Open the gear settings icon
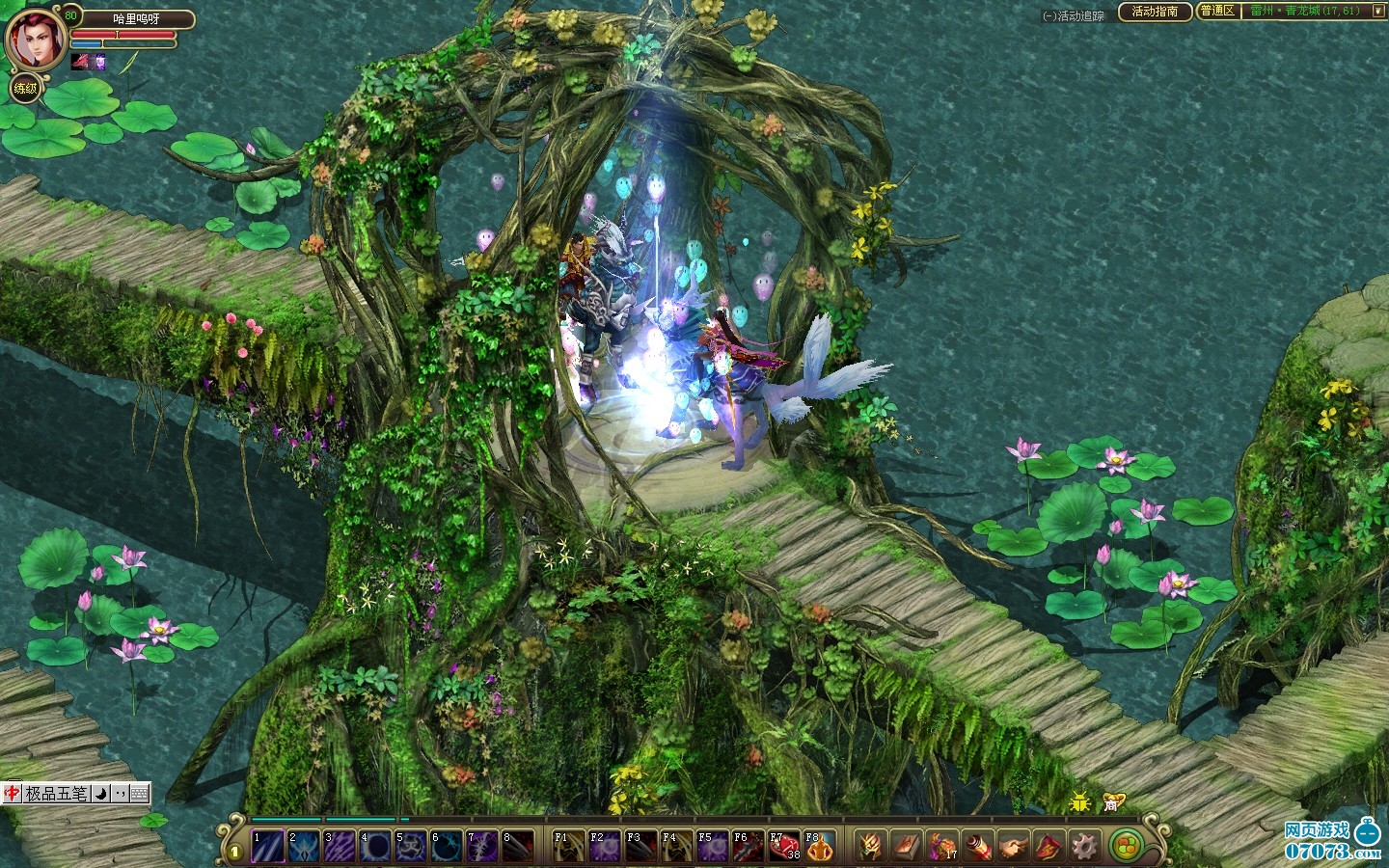 [1084, 847]
